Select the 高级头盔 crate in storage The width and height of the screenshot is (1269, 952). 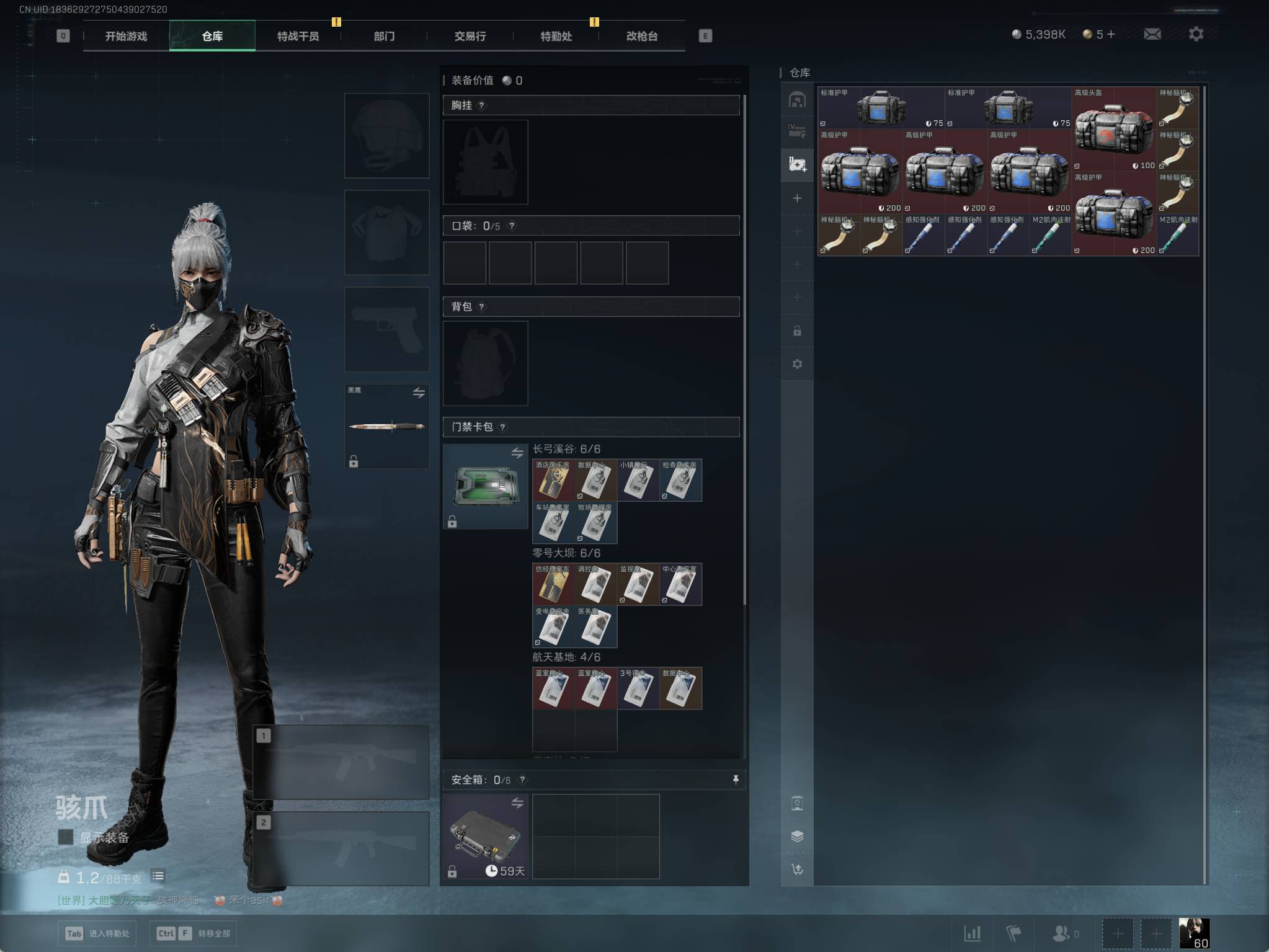coord(1113,129)
